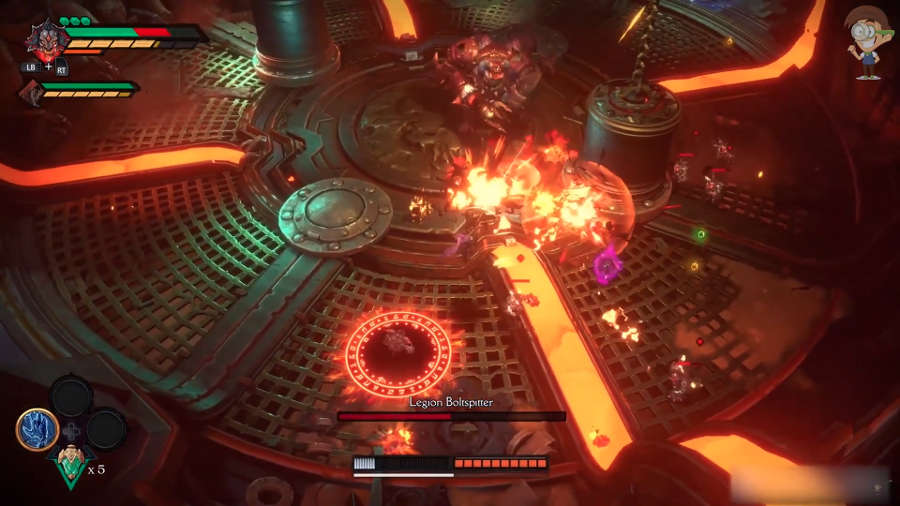900x506 pixels.
Task: Activate the blue glowing ability icon
Action: (36, 429)
